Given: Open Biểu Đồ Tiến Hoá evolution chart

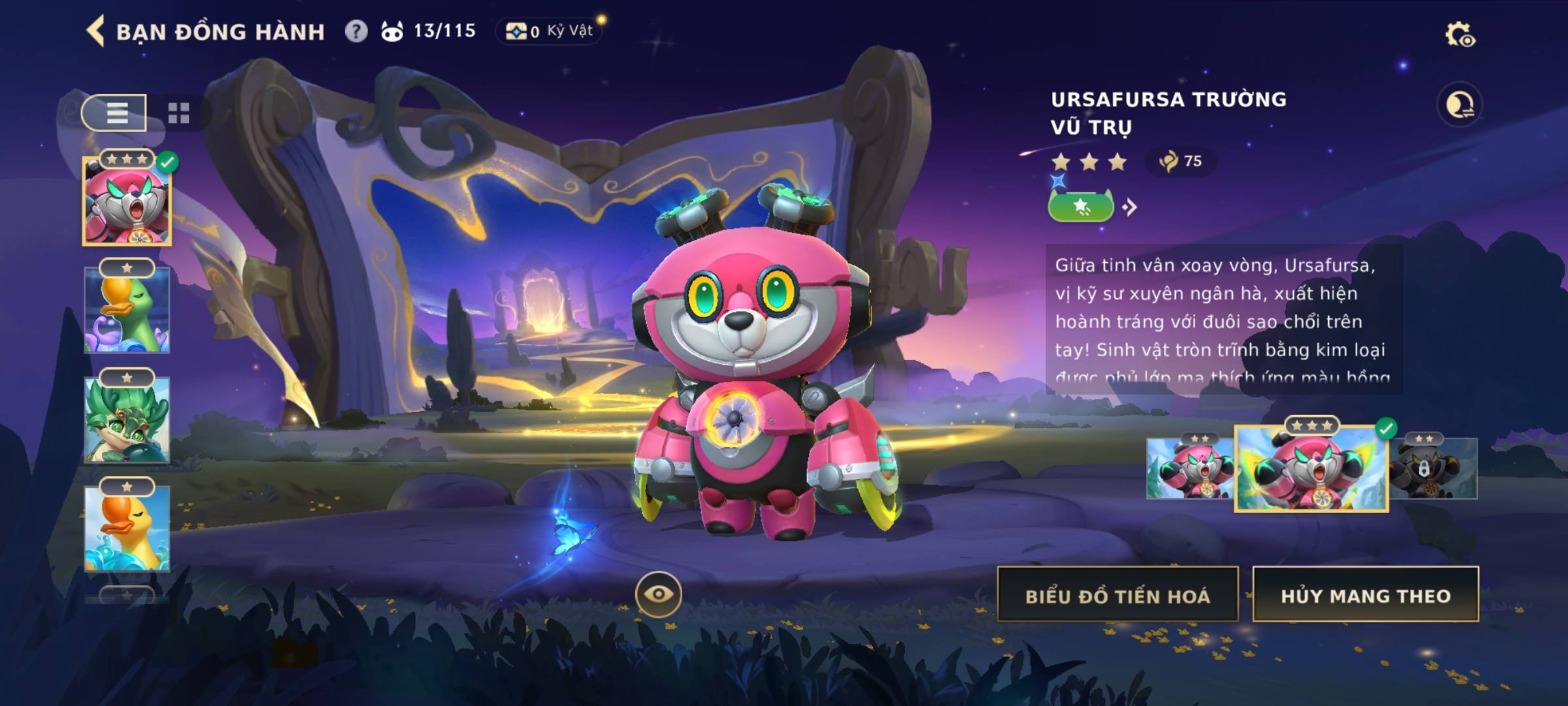Looking at the screenshot, I should coord(1117,595).
